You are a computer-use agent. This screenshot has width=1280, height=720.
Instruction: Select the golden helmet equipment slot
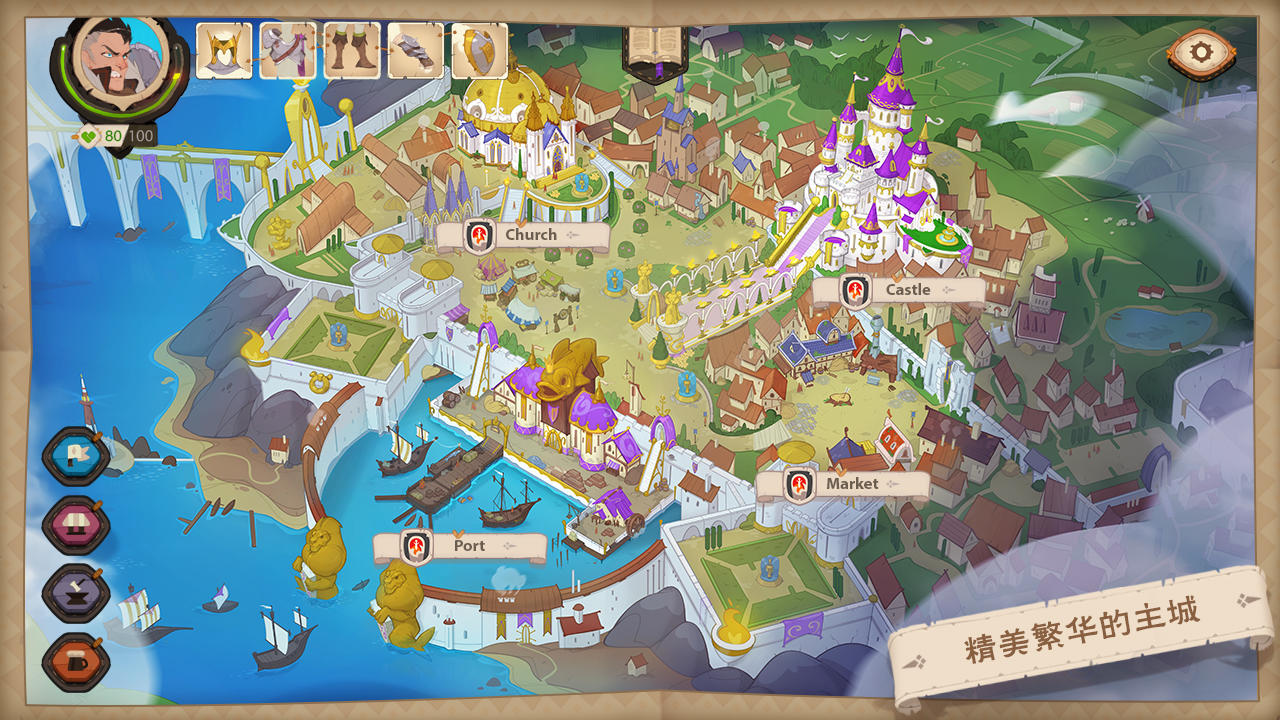pos(224,51)
